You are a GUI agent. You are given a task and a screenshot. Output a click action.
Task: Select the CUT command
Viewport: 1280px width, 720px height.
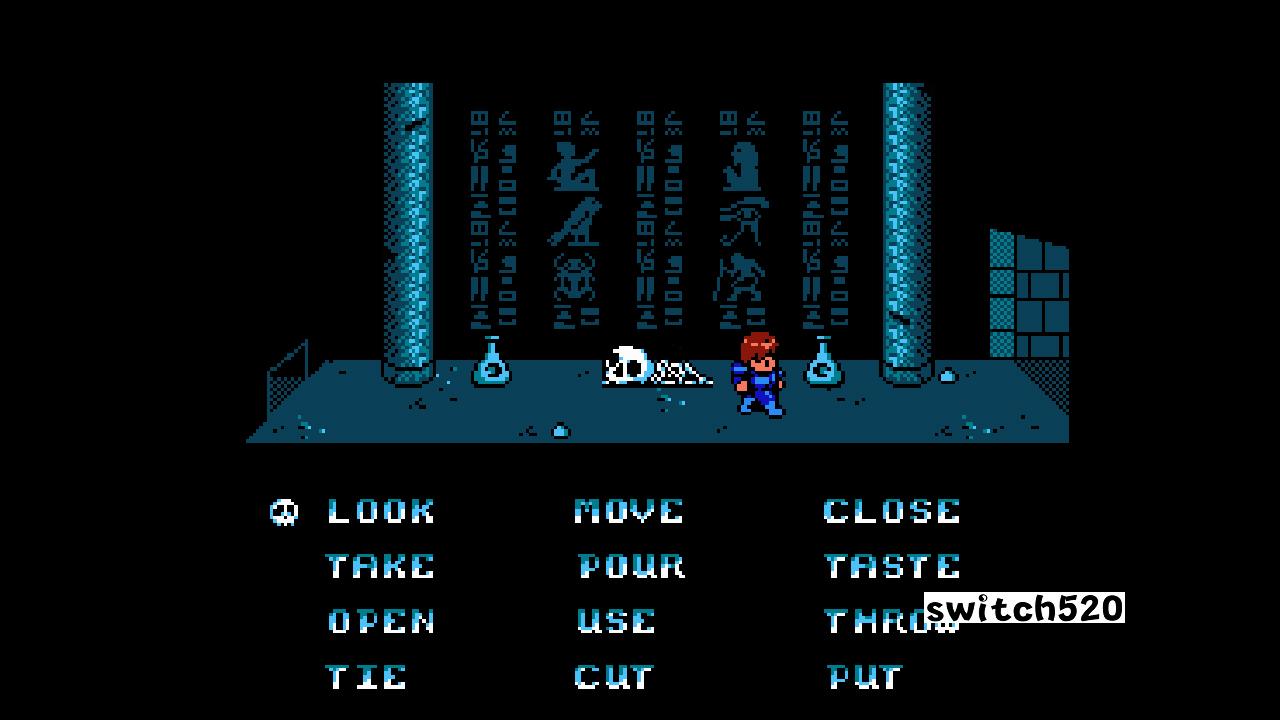(612, 676)
